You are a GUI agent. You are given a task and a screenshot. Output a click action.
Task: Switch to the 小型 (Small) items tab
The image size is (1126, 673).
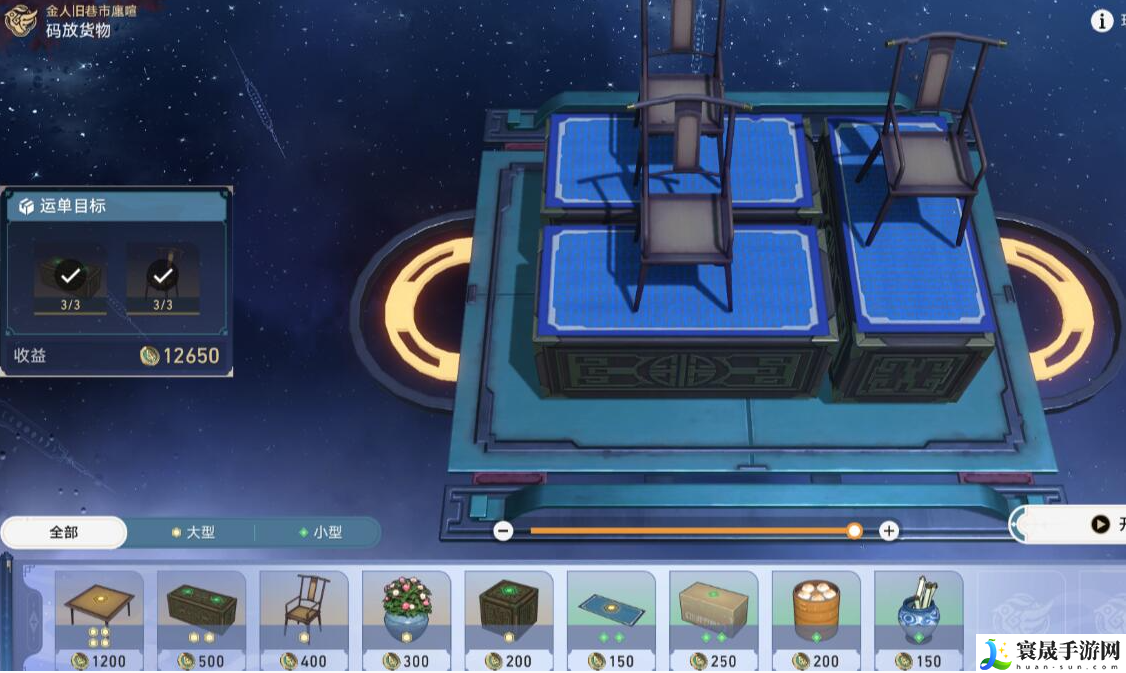(x=319, y=532)
